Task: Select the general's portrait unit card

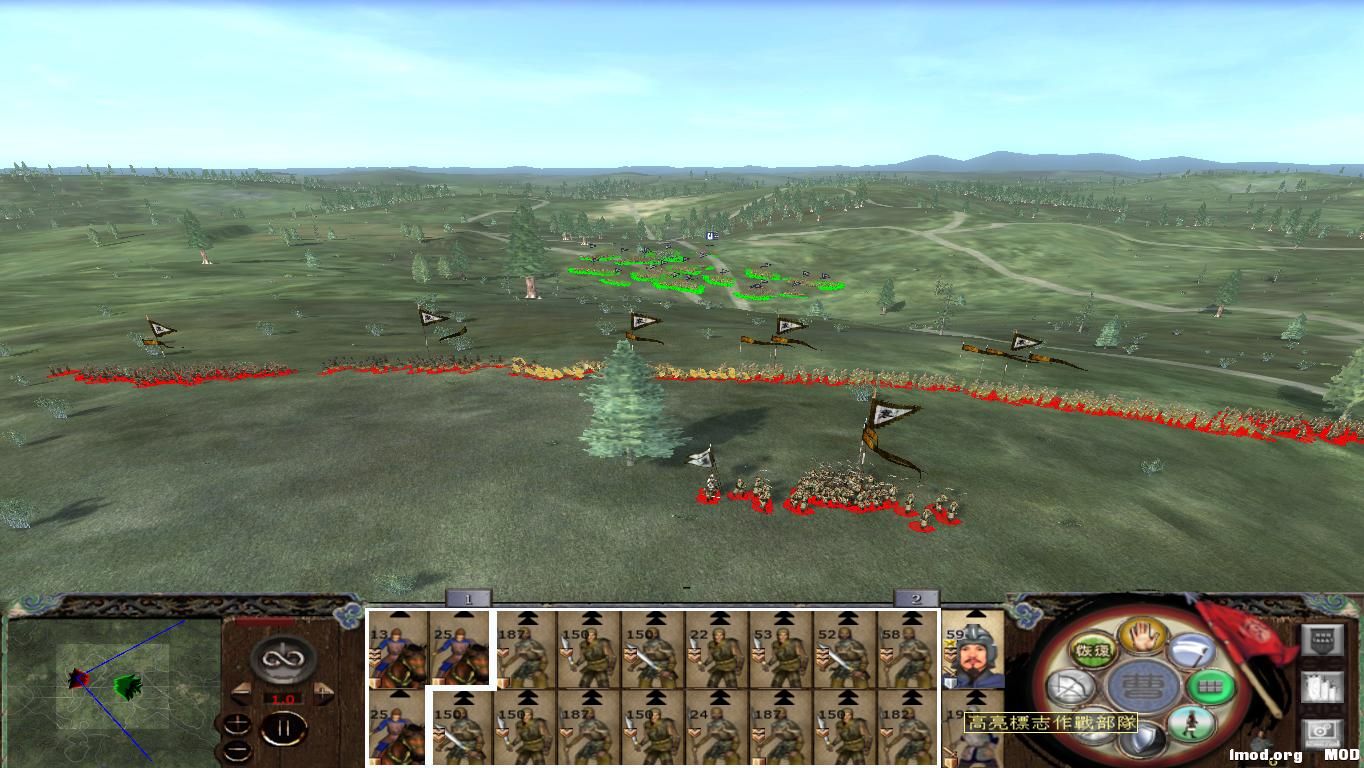Action: 975,655
